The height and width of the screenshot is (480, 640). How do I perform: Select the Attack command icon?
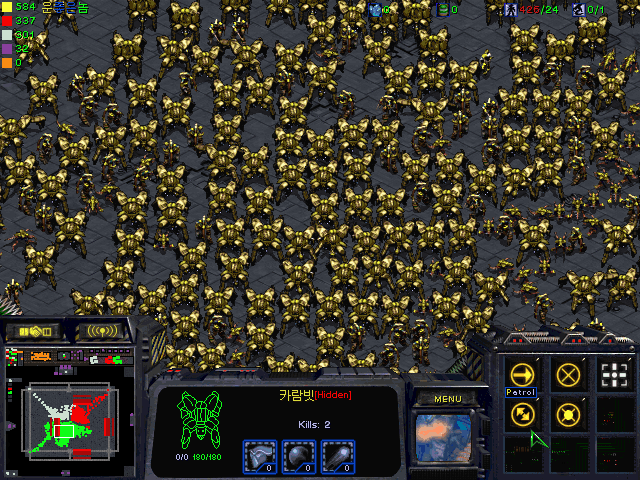(x=616, y=375)
